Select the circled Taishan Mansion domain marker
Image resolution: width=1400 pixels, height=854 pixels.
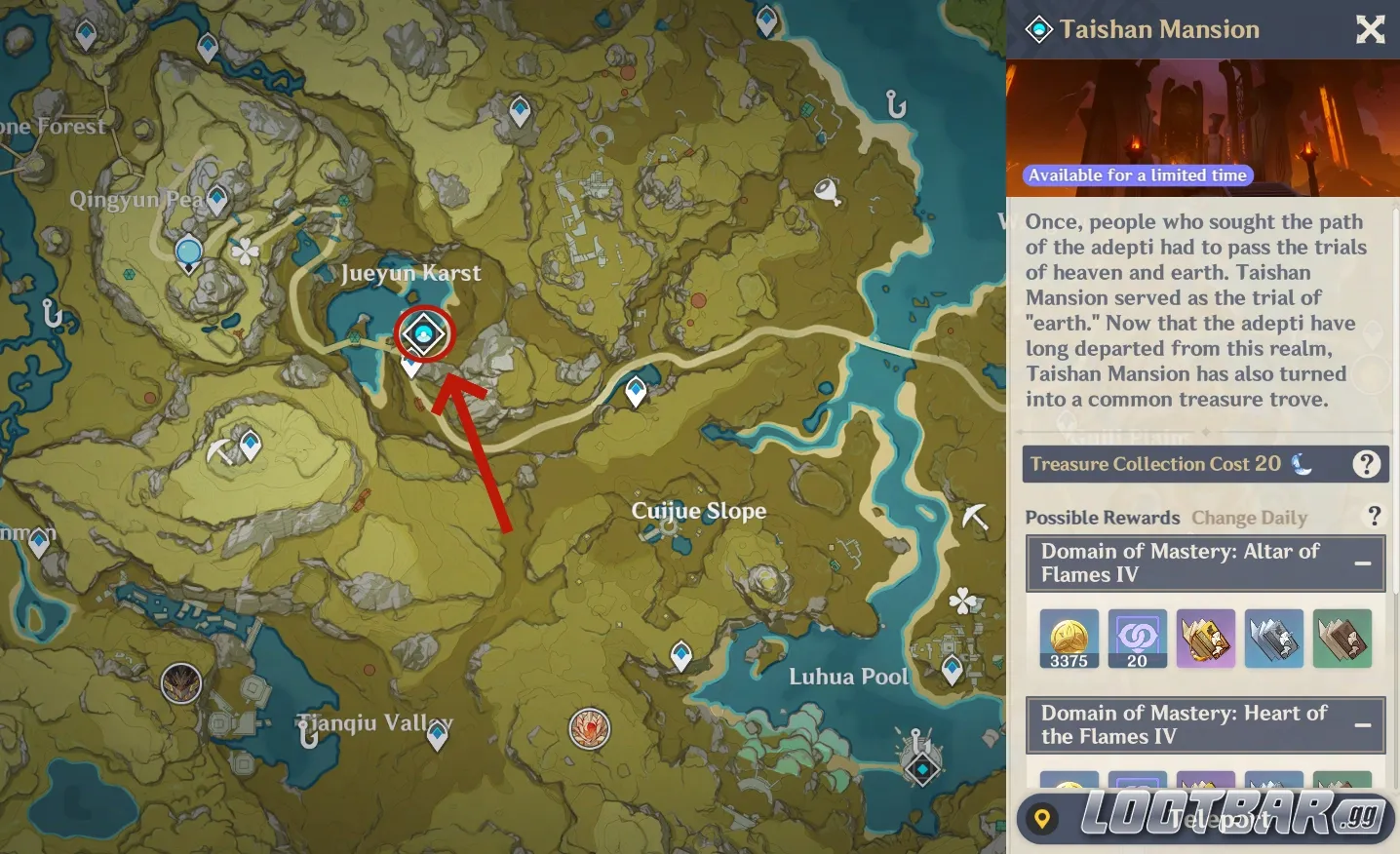click(424, 334)
